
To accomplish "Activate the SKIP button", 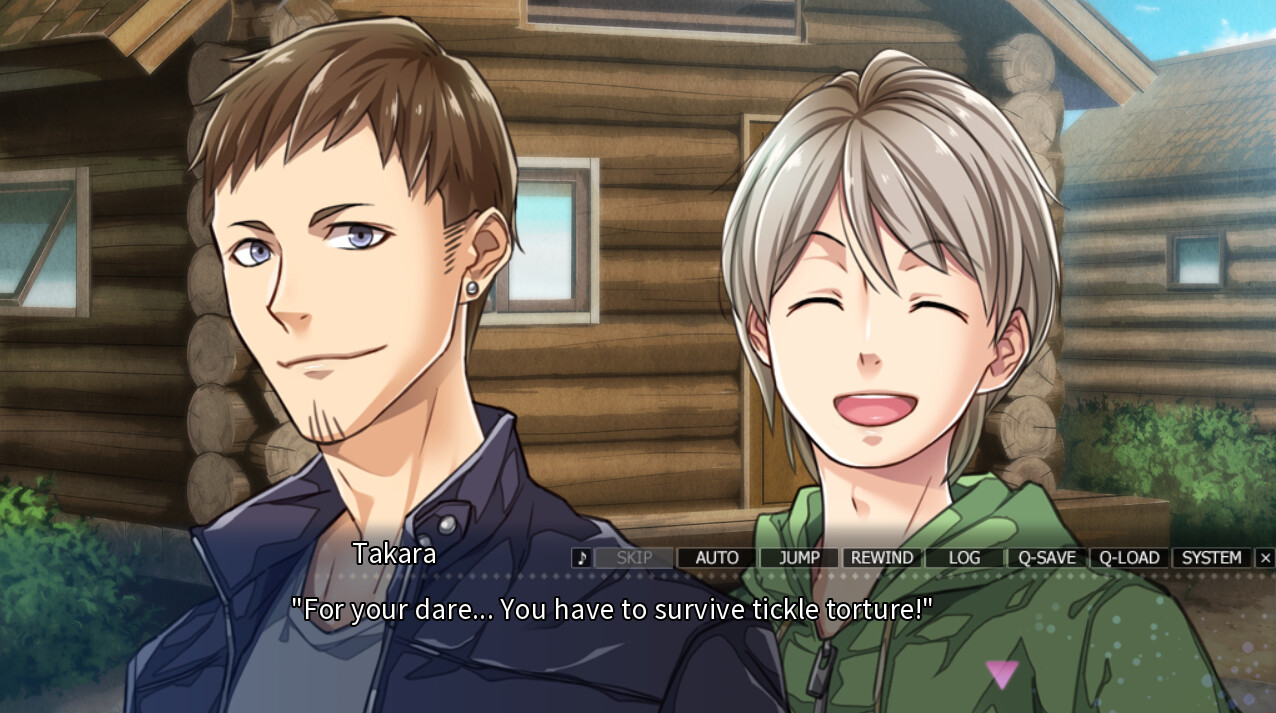I will [x=634, y=558].
